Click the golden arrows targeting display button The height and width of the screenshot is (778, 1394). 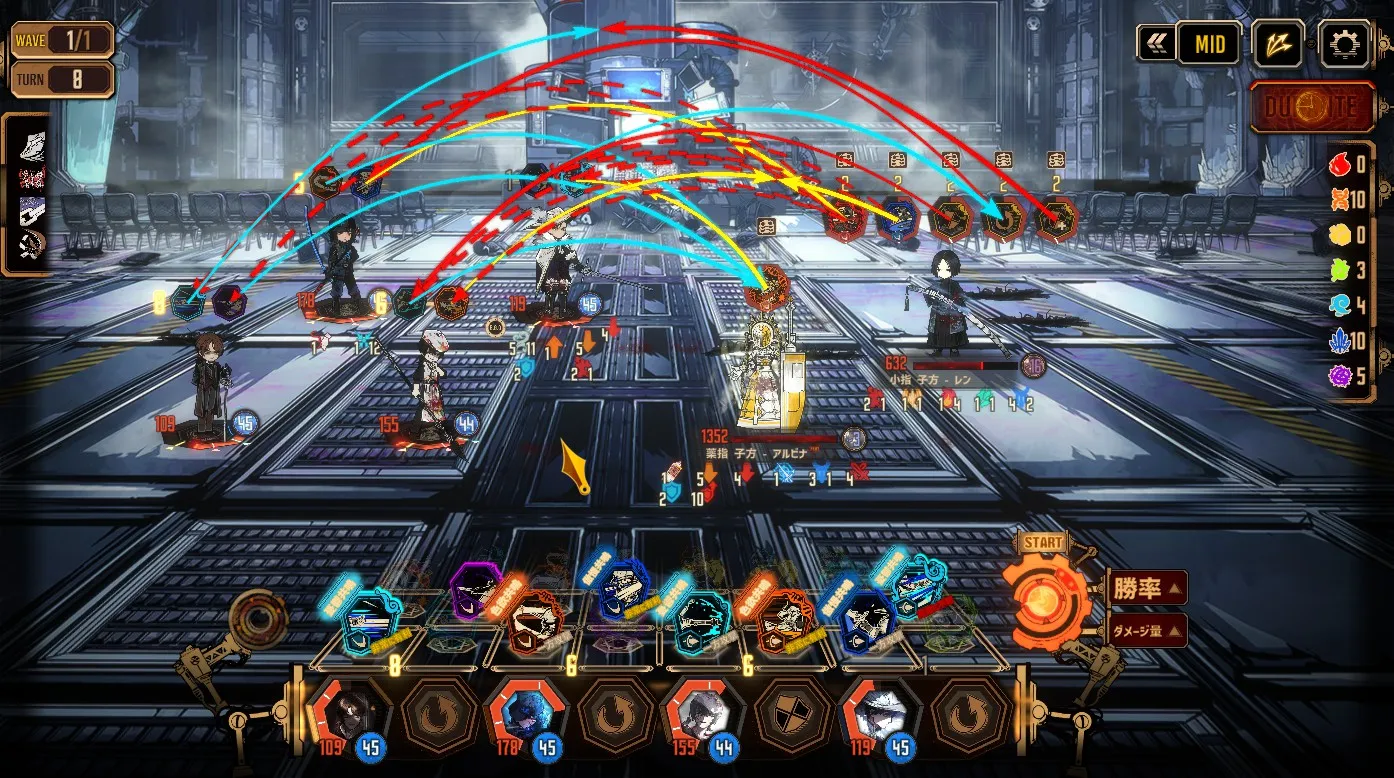[1278, 43]
